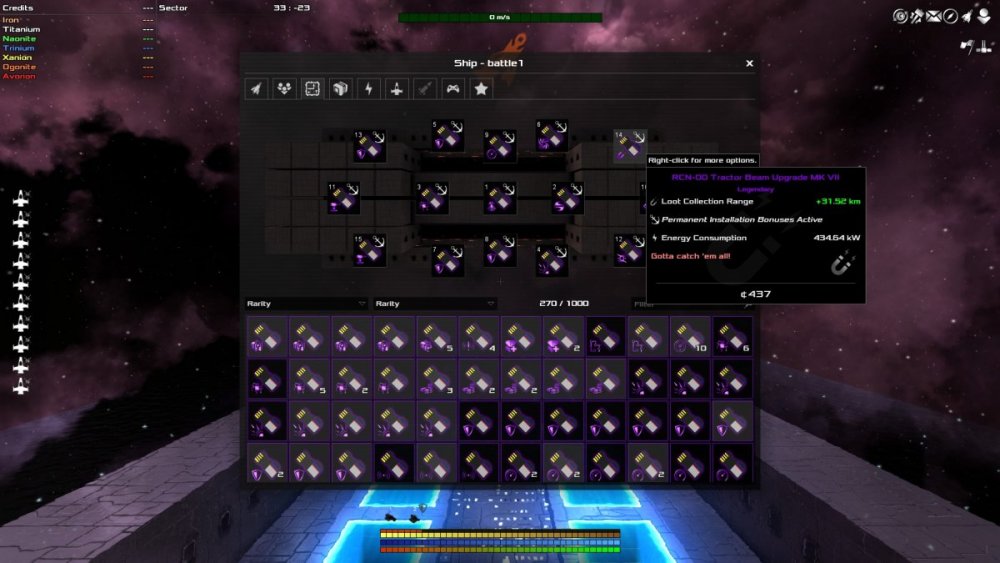Open the cargo box tab

(x=340, y=89)
